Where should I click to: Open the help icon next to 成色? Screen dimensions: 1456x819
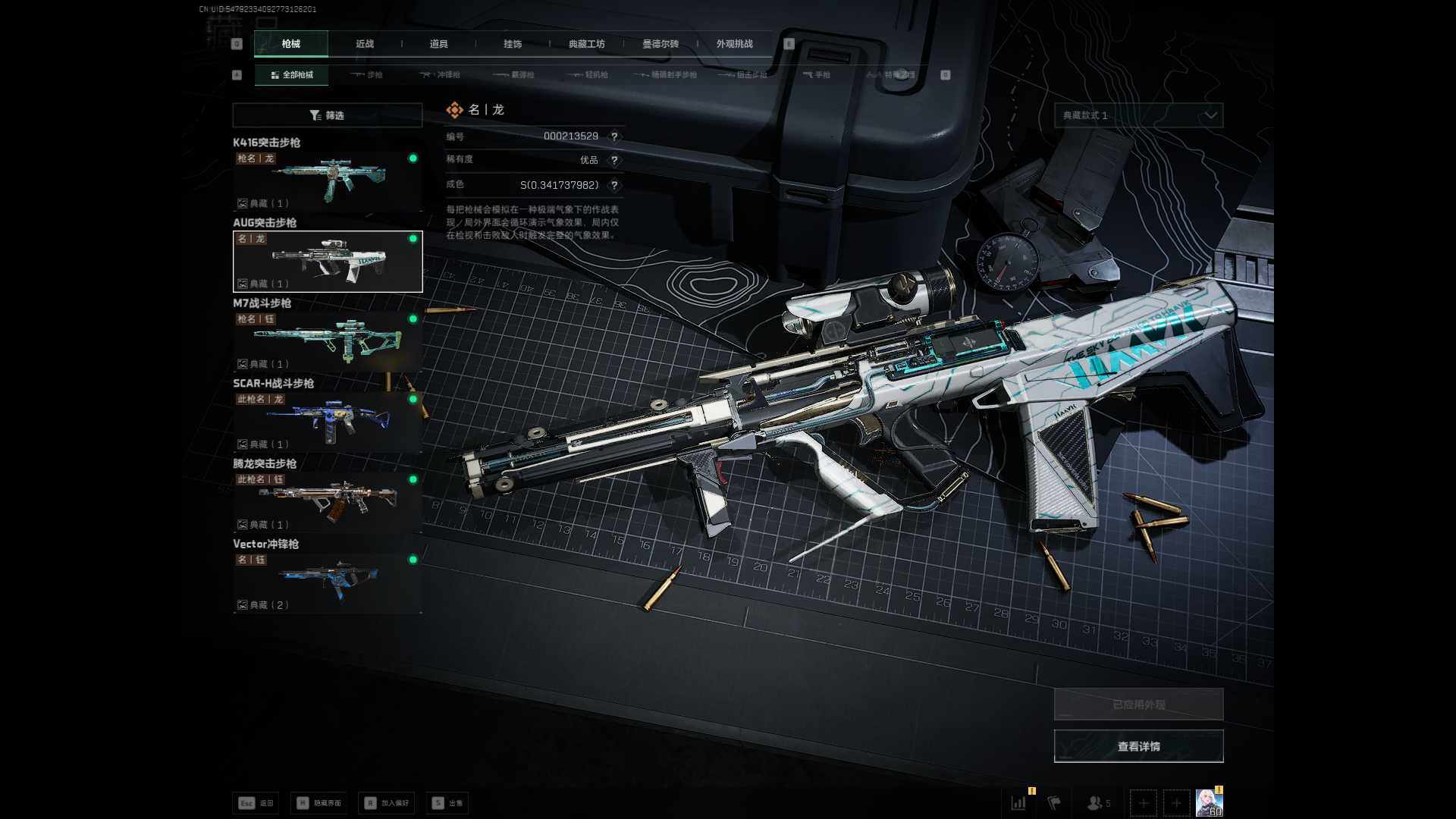coord(614,185)
